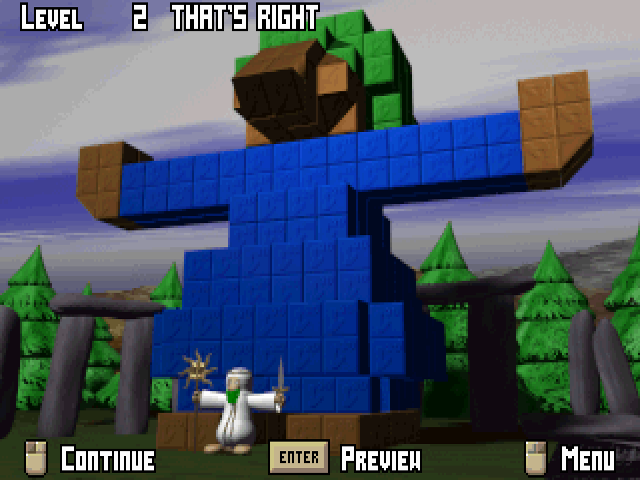The width and height of the screenshot is (640, 480).
Task: Select the Preview label
Action: tap(380, 459)
